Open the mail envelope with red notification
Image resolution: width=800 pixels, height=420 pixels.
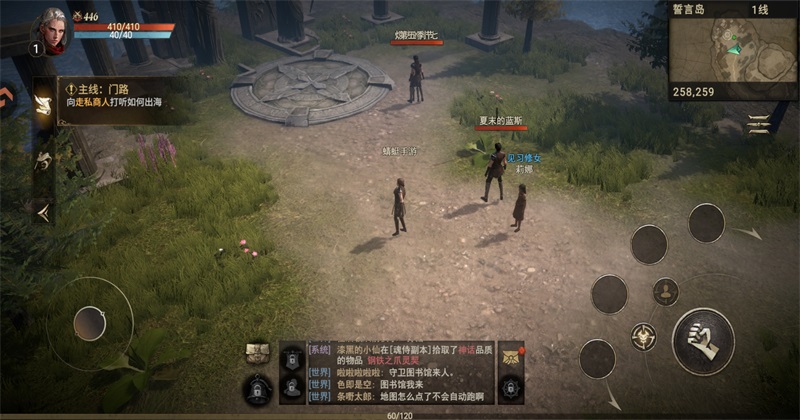(x=511, y=356)
